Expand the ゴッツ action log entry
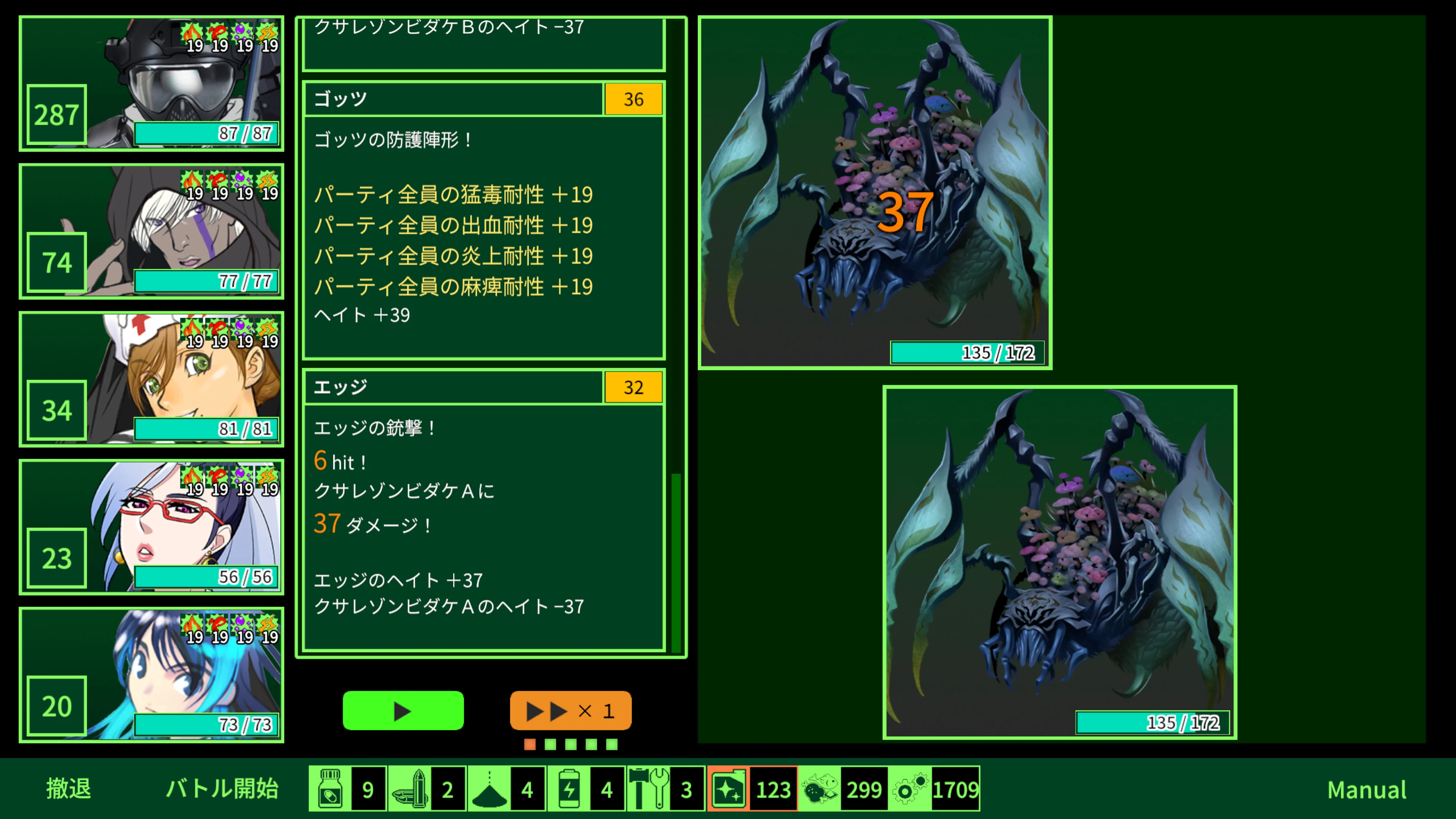Screen dimensions: 1456x819 click(x=452, y=99)
